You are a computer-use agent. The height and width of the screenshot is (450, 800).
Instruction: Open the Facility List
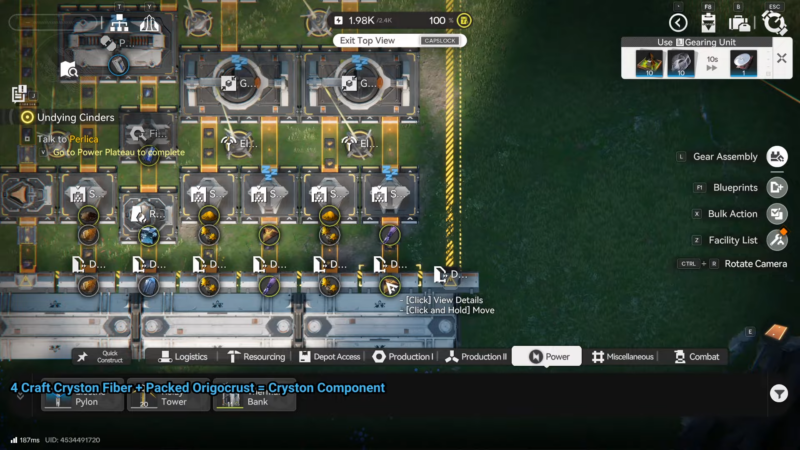pyautogui.click(x=777, y=240)
